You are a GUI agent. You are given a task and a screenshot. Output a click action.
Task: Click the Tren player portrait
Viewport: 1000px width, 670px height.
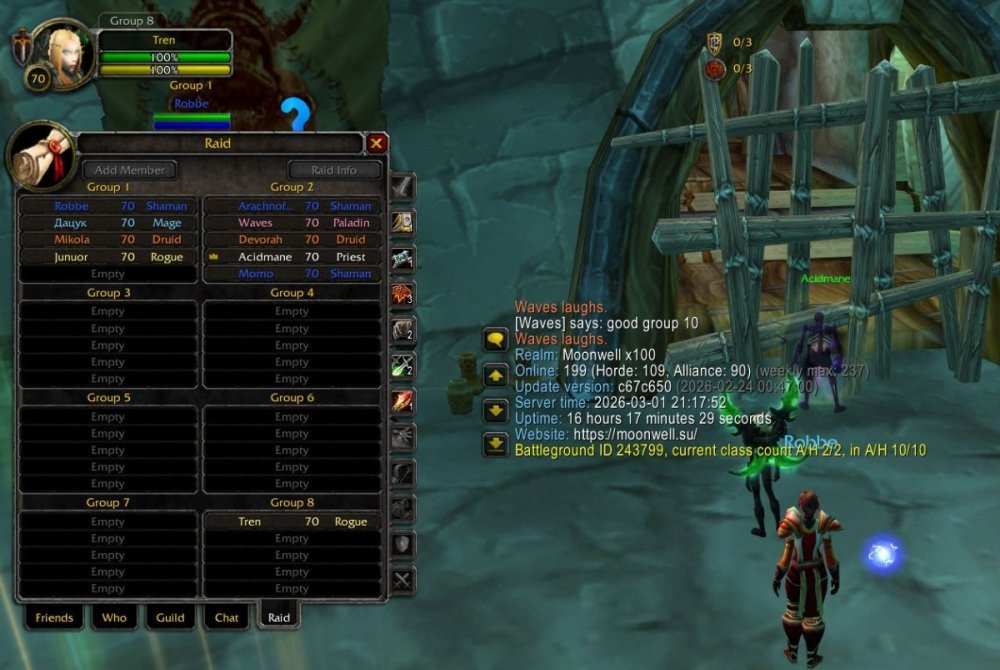63,51
